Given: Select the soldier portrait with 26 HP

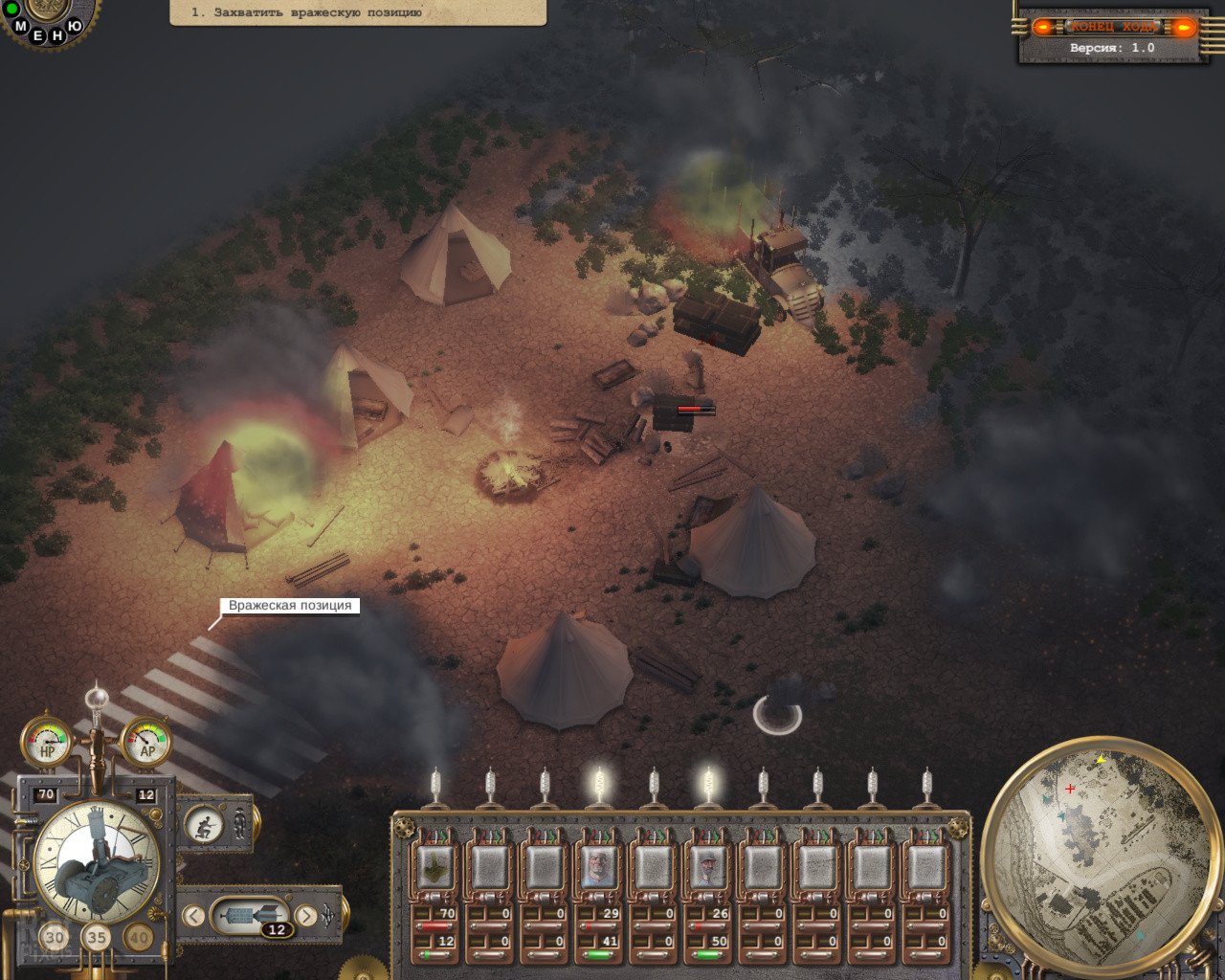Looking at the screenshot, I should (x=707, y=867).
